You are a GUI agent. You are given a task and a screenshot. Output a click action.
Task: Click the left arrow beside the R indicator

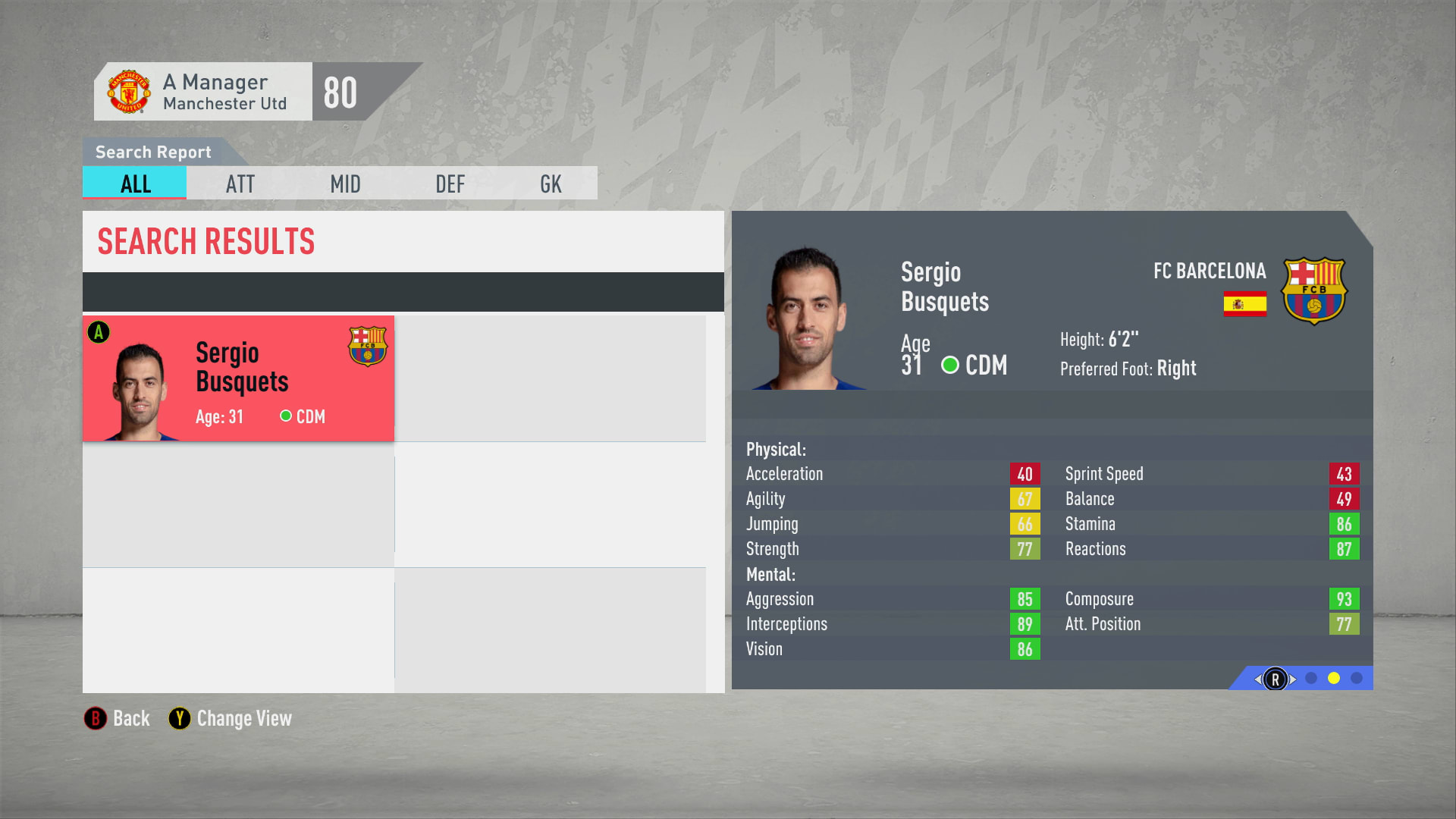[1257, 679]
